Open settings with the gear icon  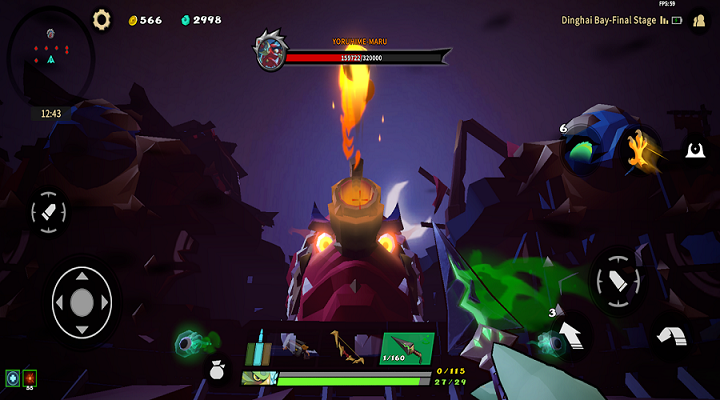point(101,19)
